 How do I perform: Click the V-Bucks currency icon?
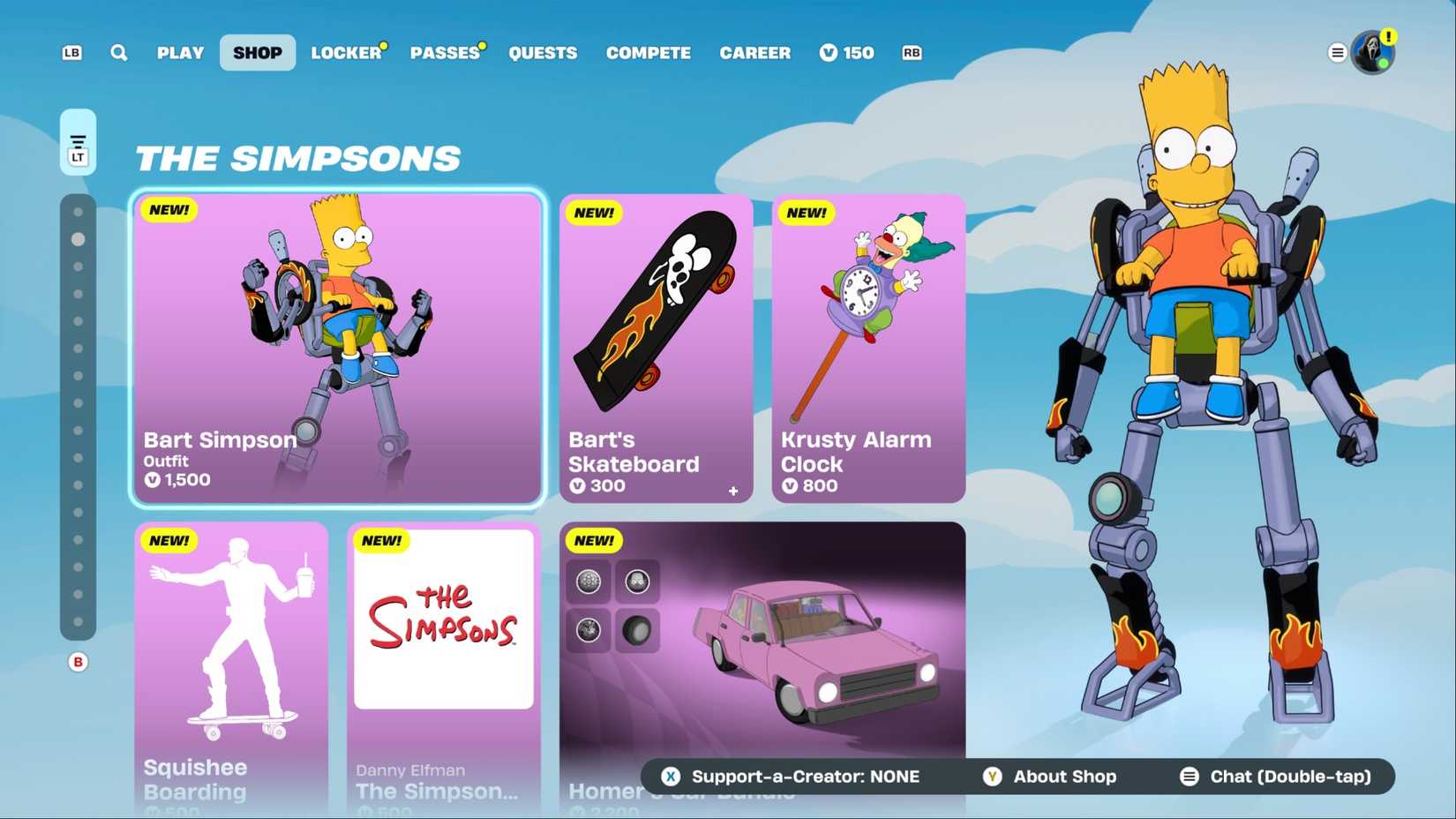(828, 53)
